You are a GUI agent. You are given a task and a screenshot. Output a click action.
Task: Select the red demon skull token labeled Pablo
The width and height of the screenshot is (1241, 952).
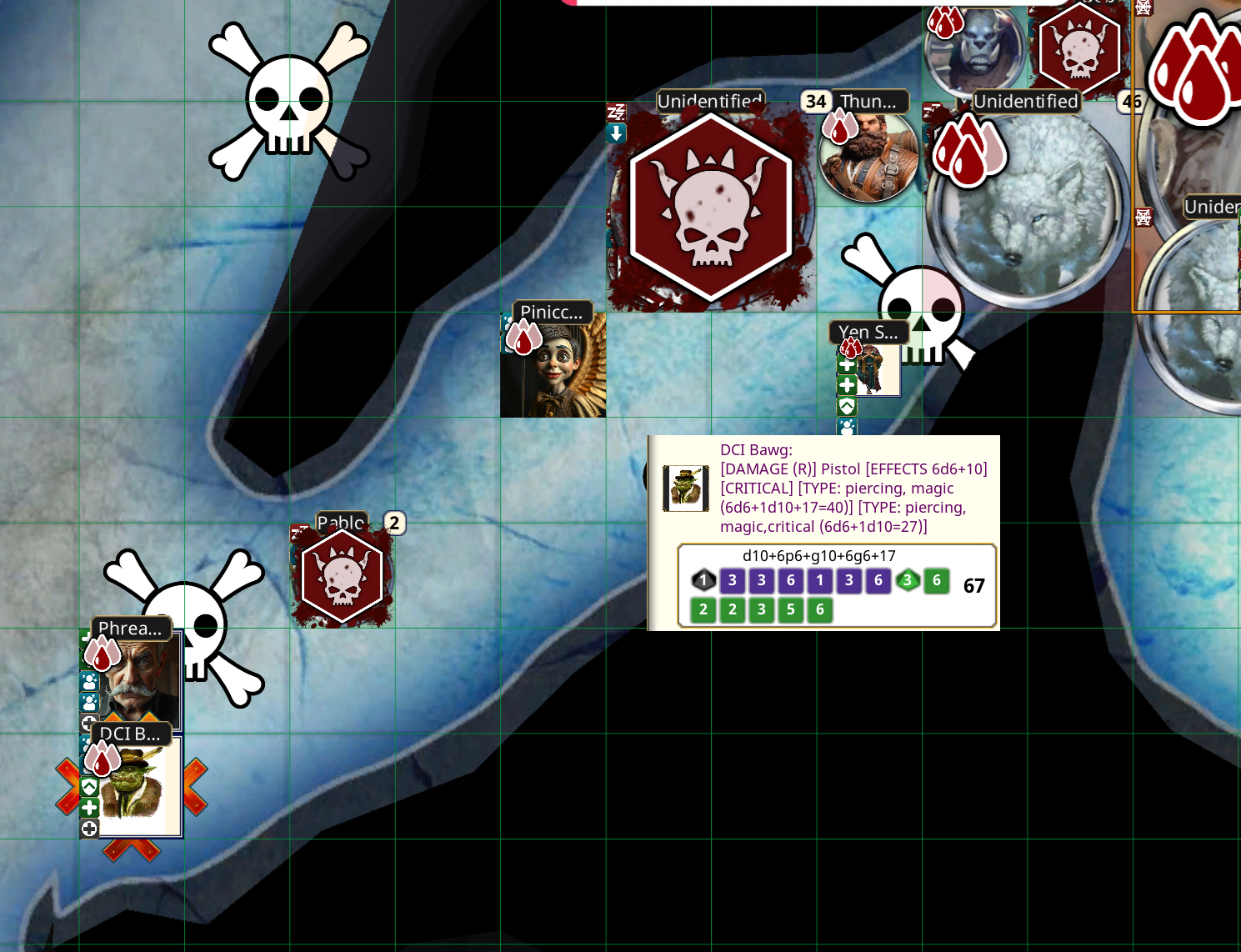pyautogui.click(x=342, y=575)
